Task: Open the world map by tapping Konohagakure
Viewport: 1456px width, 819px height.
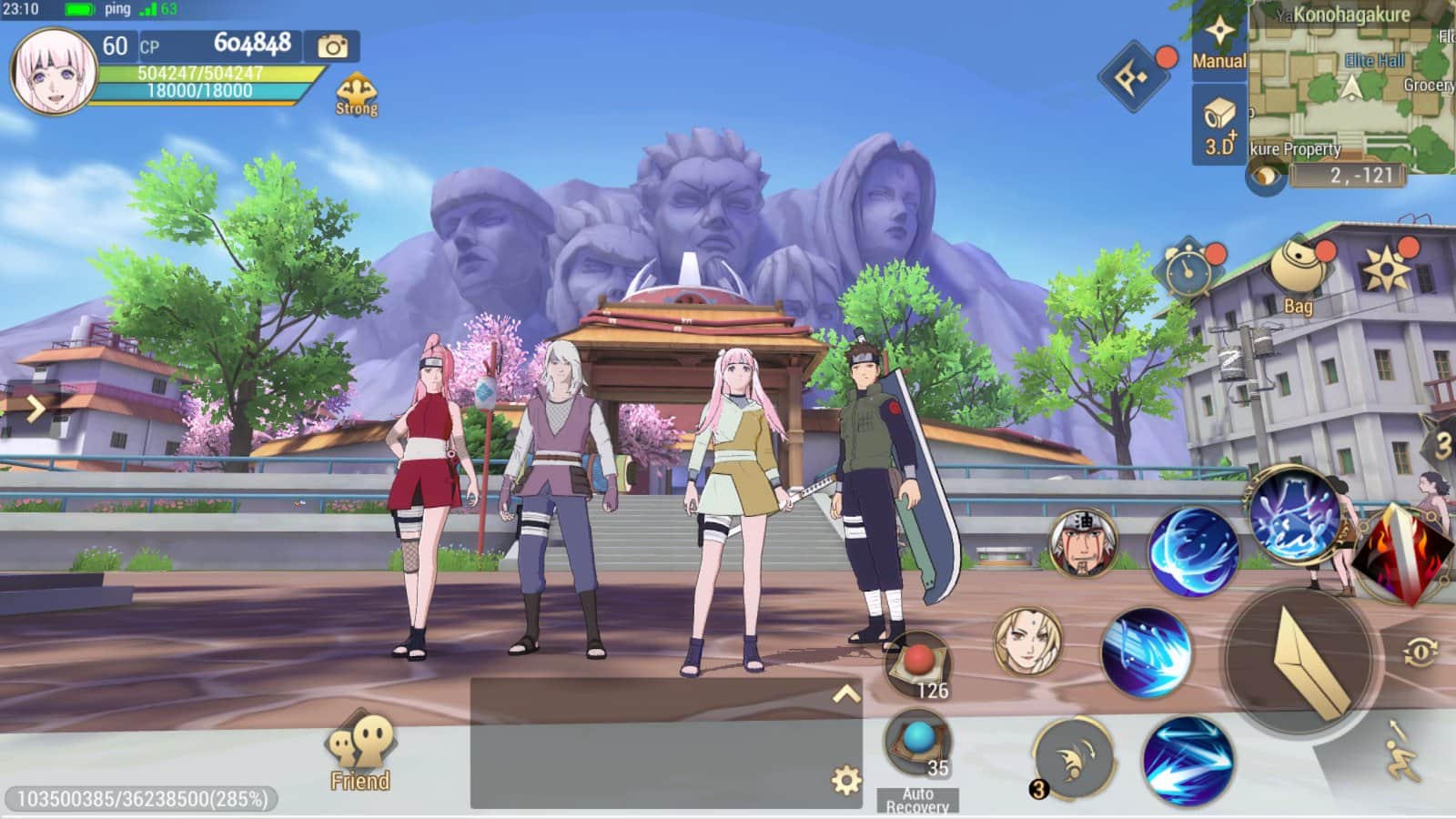Action: [x=1352, y=15]
